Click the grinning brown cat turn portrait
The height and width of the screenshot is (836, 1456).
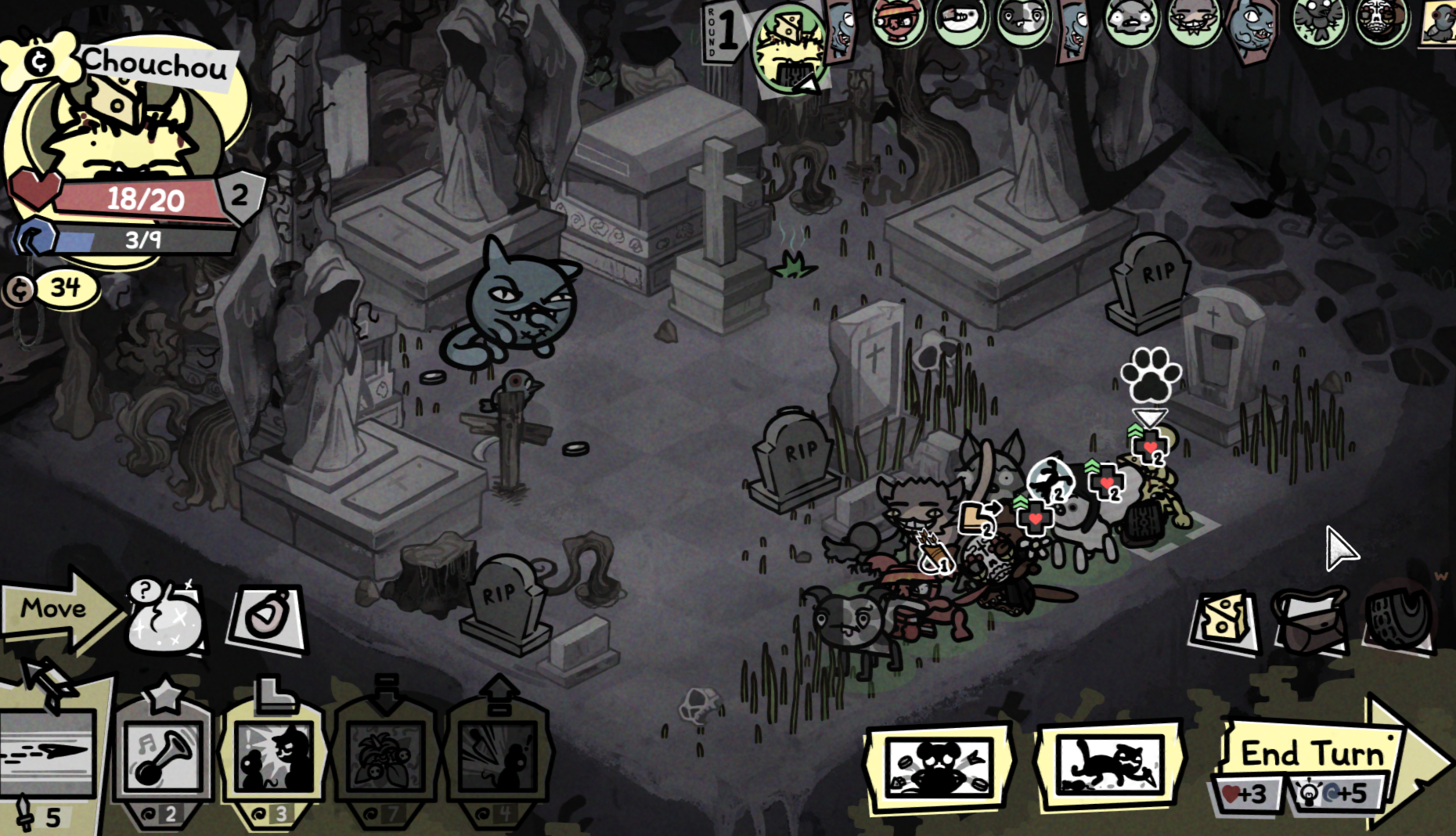(1193, 22)
